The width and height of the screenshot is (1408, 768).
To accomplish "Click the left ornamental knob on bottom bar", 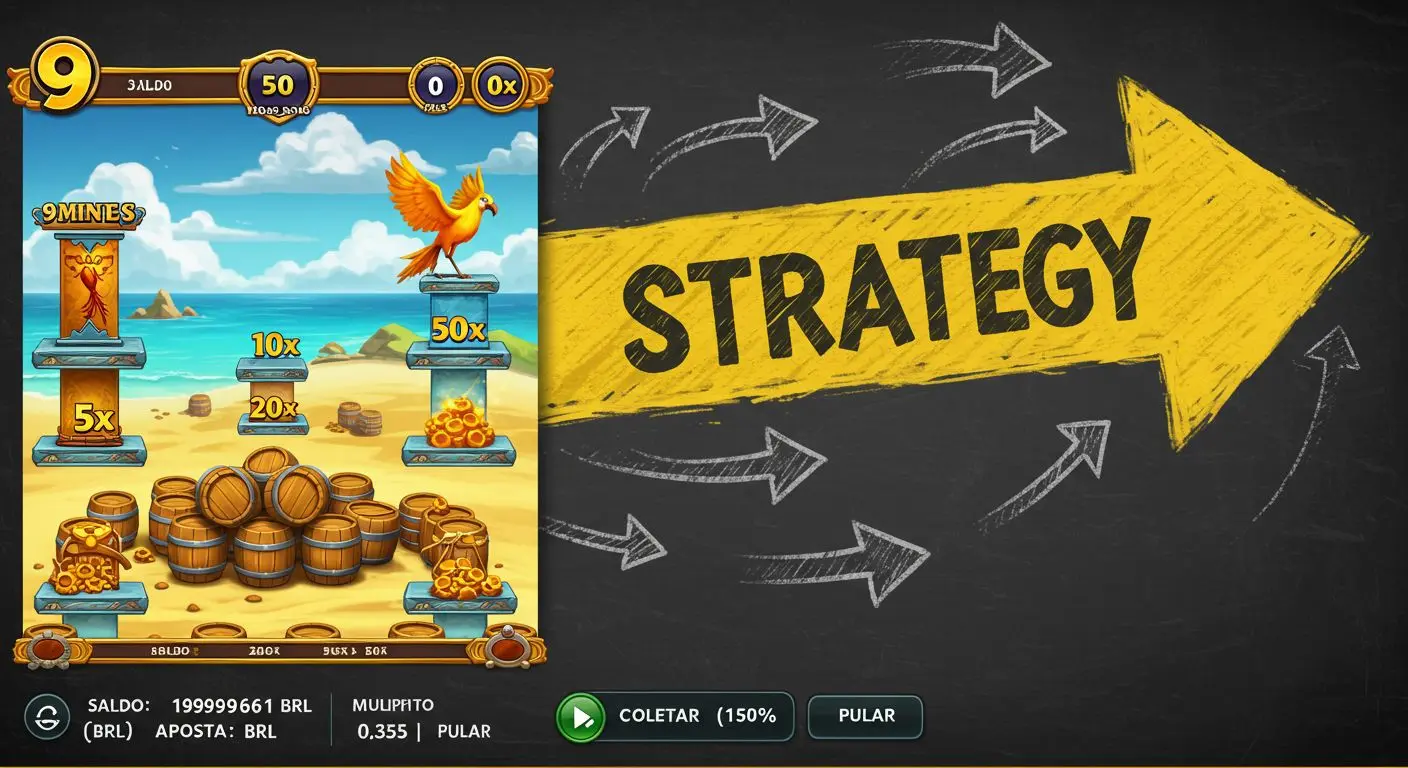I will pos(47,650).
